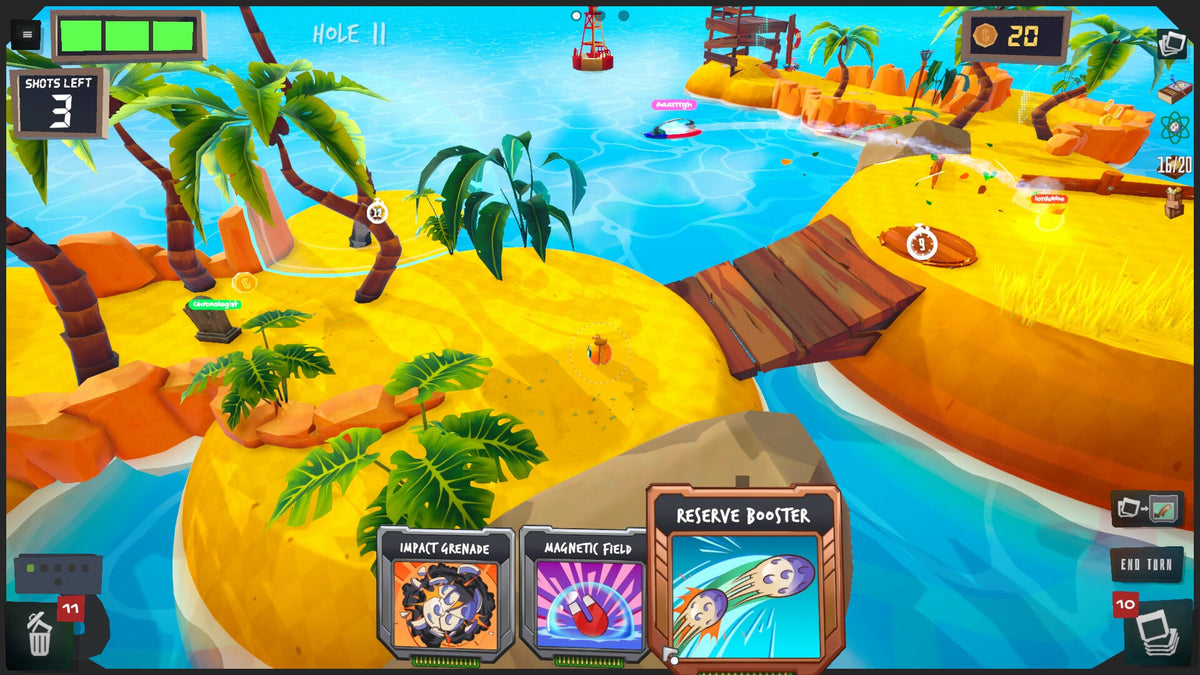Viewport: 1200px width, 675px height.
Task: Open the cardboard boxes icon
Action: tap(1174, 201)
